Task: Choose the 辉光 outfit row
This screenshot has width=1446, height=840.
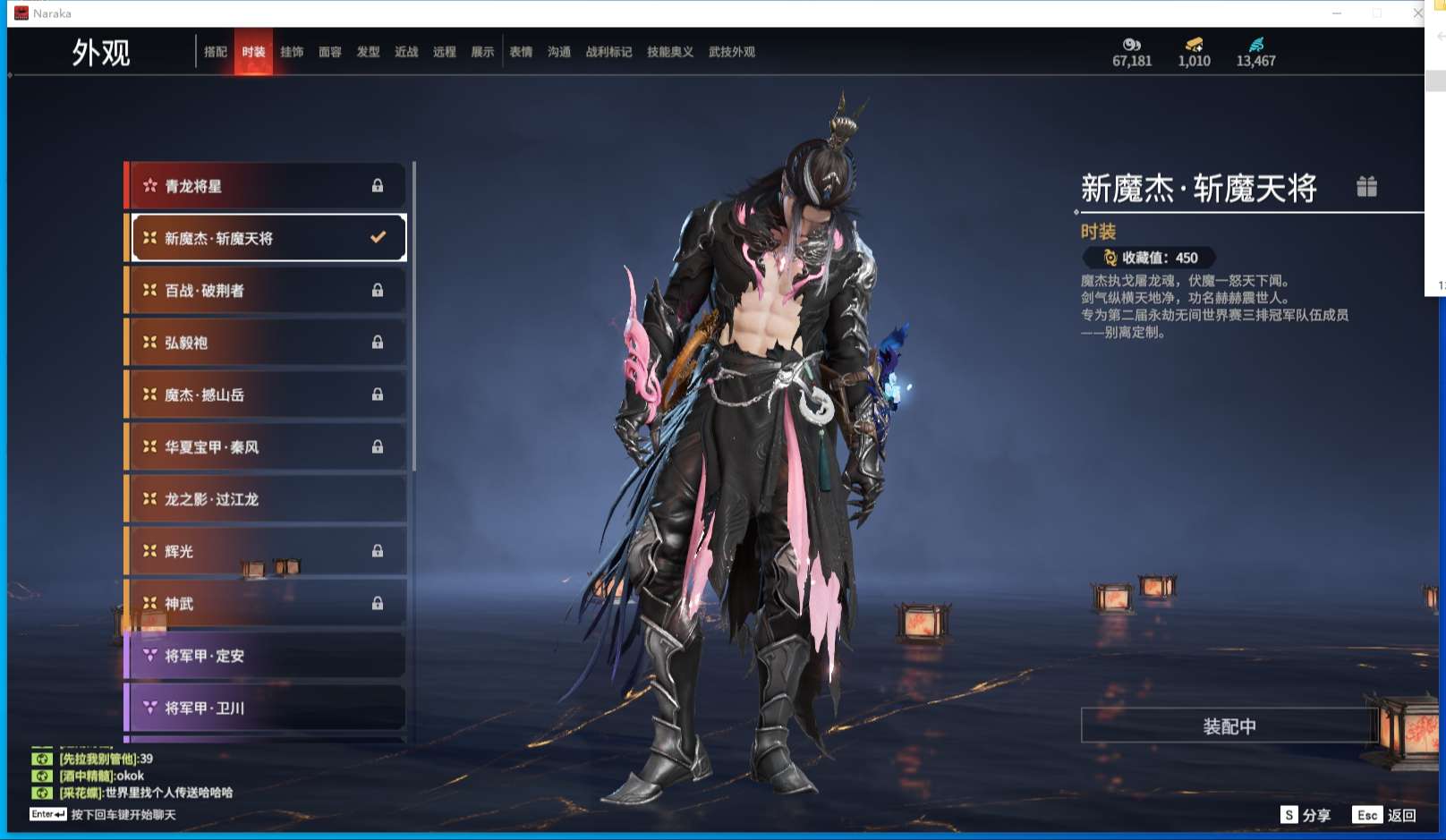Action: [266, 551]
